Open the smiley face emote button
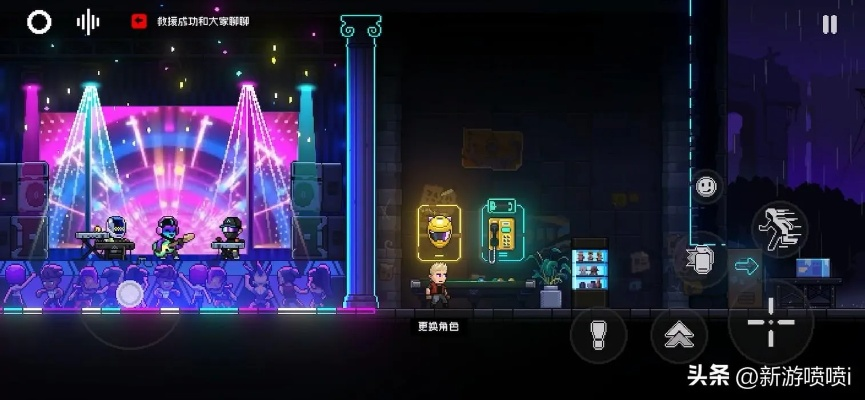The image size is (865, 400). click(x=707, y=186)
